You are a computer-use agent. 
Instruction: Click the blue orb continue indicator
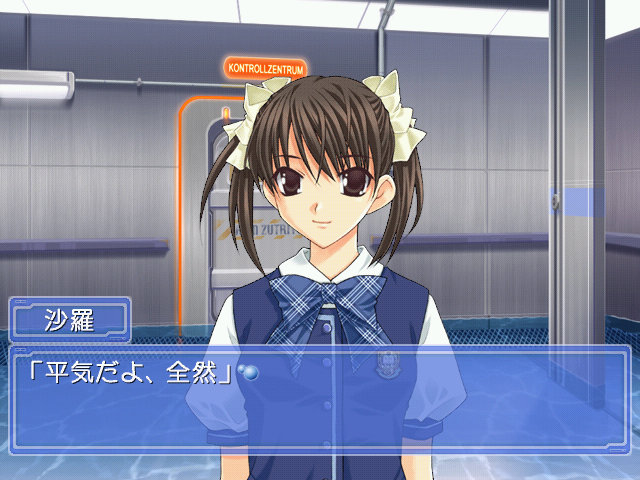(250, 373)
